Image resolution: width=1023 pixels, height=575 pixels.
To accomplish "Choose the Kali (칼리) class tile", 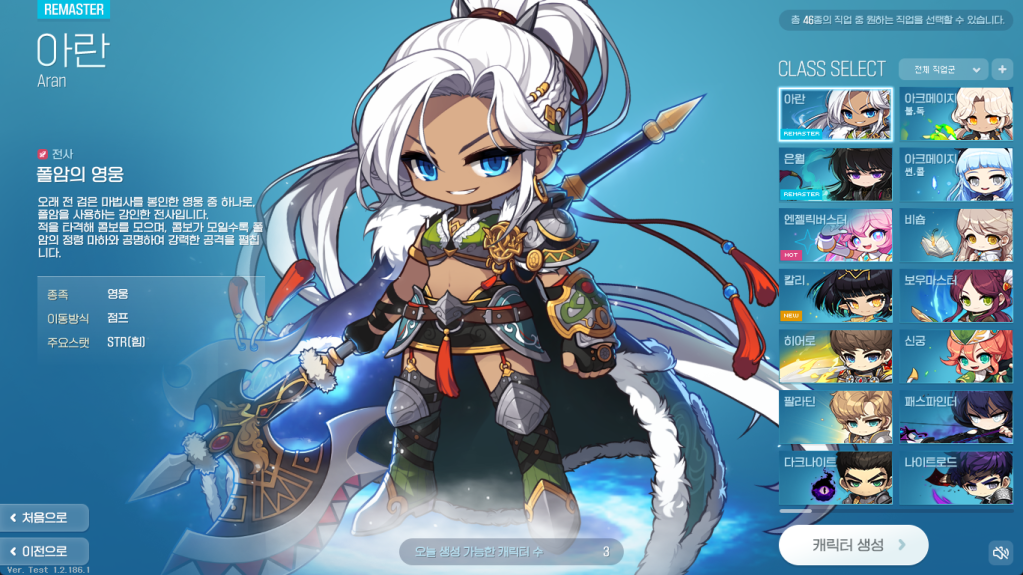I will (835, 296).
